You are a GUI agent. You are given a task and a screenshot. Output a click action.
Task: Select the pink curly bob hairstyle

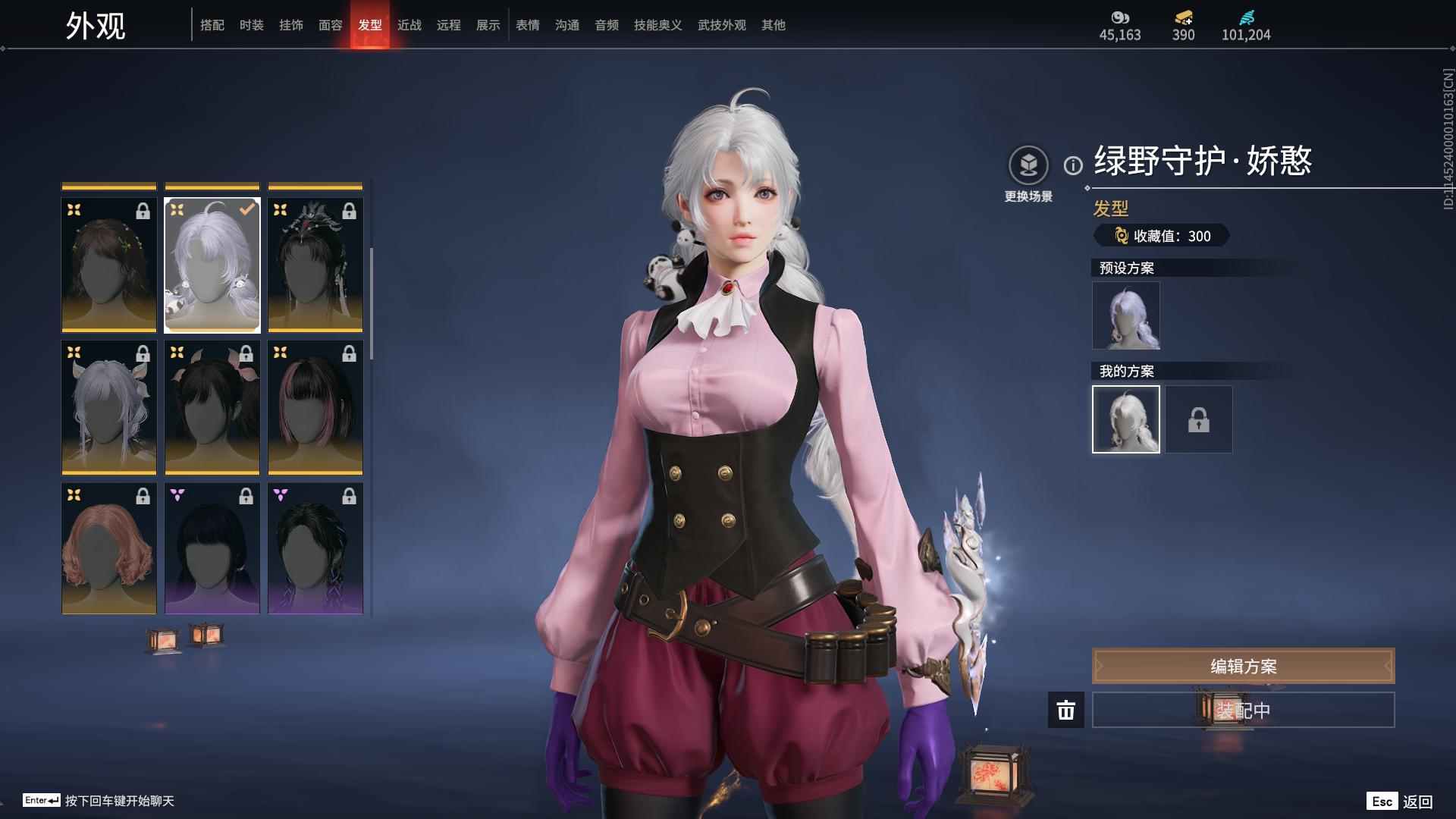(x=109, y=548)
